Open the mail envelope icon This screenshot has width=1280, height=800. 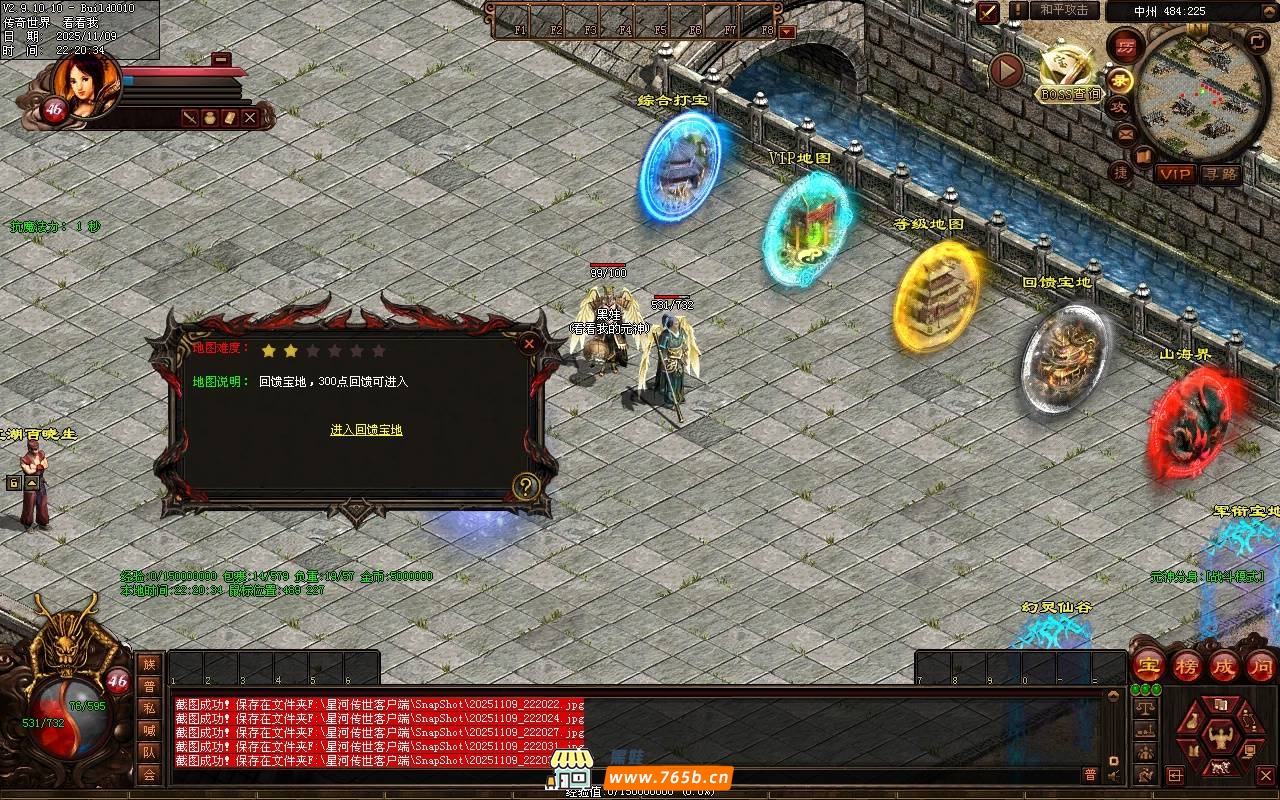tap(1124, 133)
